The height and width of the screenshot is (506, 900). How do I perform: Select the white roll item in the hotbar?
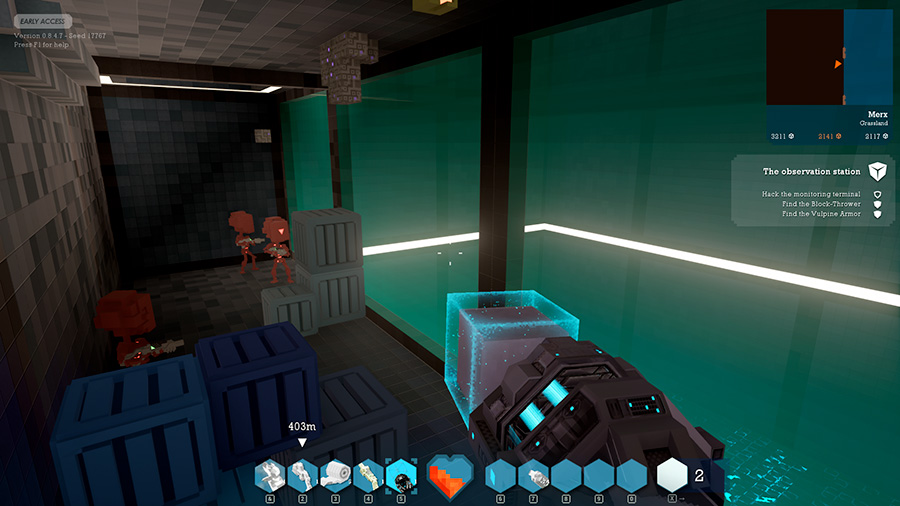335,474
